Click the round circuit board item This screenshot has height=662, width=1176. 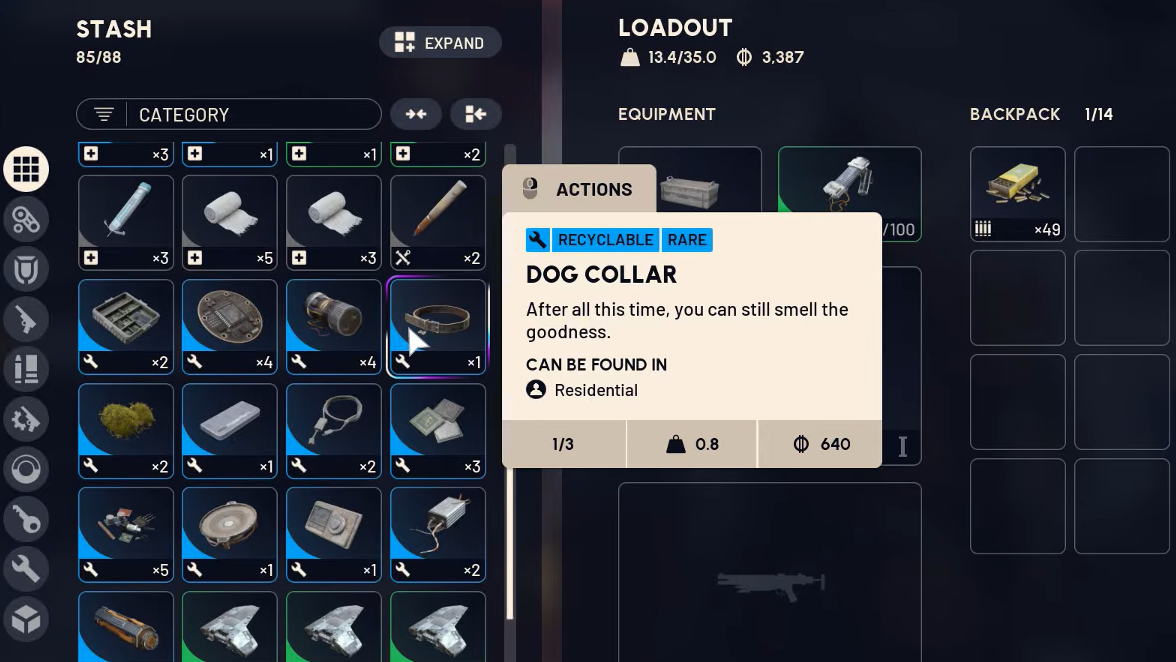pyautogui.click(x=230, y=327)
